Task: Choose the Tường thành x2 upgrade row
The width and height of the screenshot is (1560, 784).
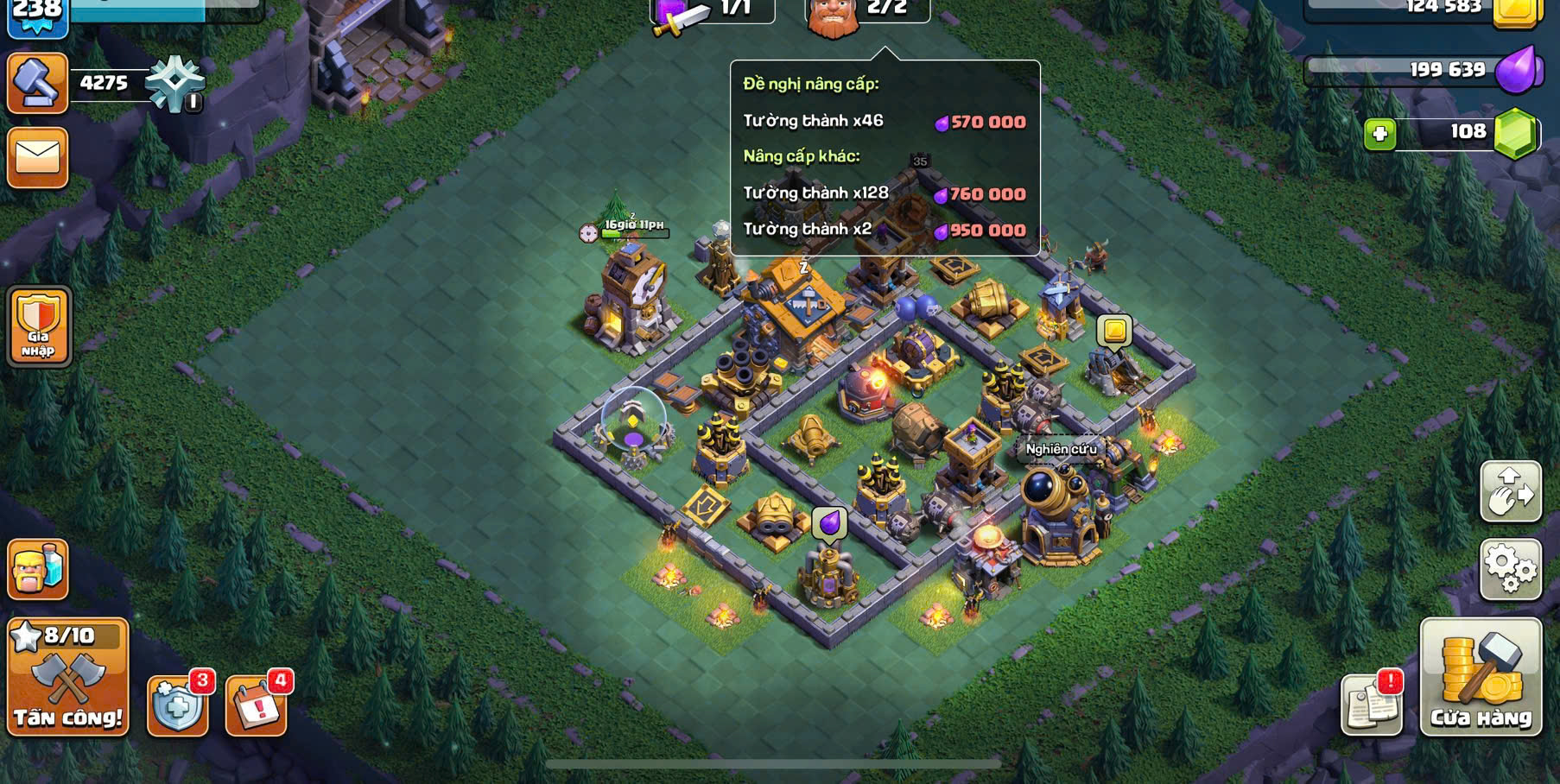Action: click(x=885, y=230)
